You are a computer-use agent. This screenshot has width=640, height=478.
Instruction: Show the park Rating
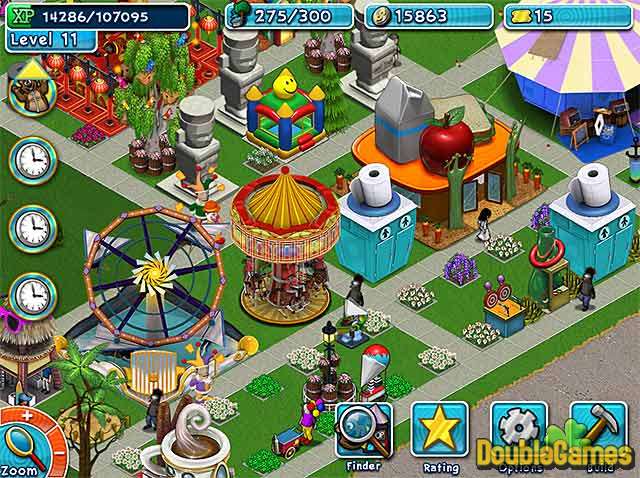click(x=439, y=430)
